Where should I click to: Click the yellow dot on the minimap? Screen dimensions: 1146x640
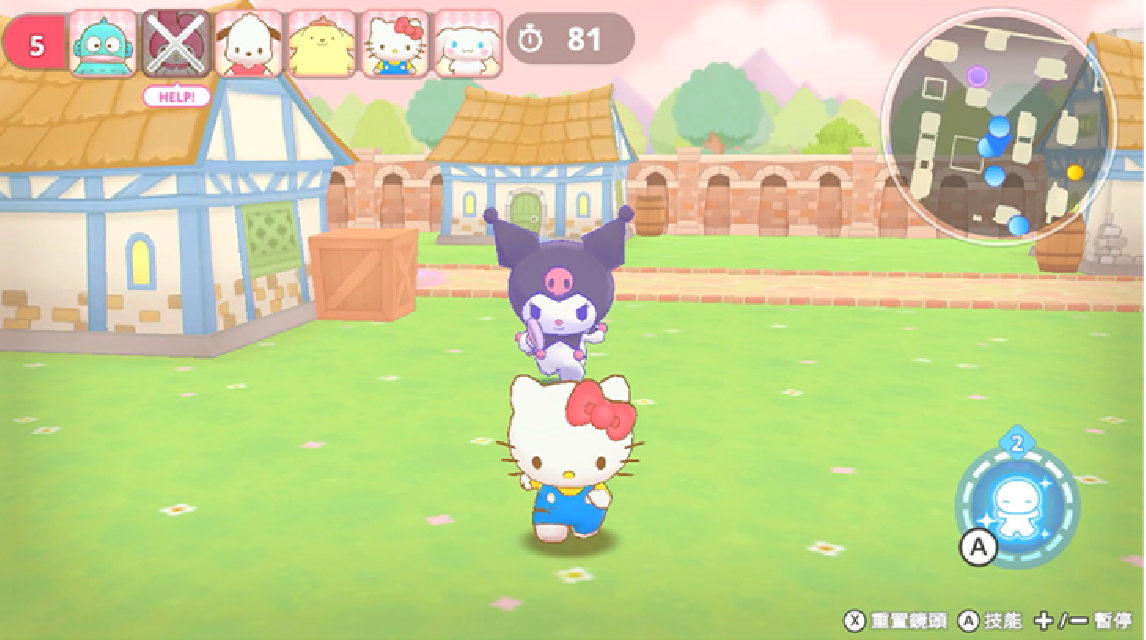click(1075, 172)
